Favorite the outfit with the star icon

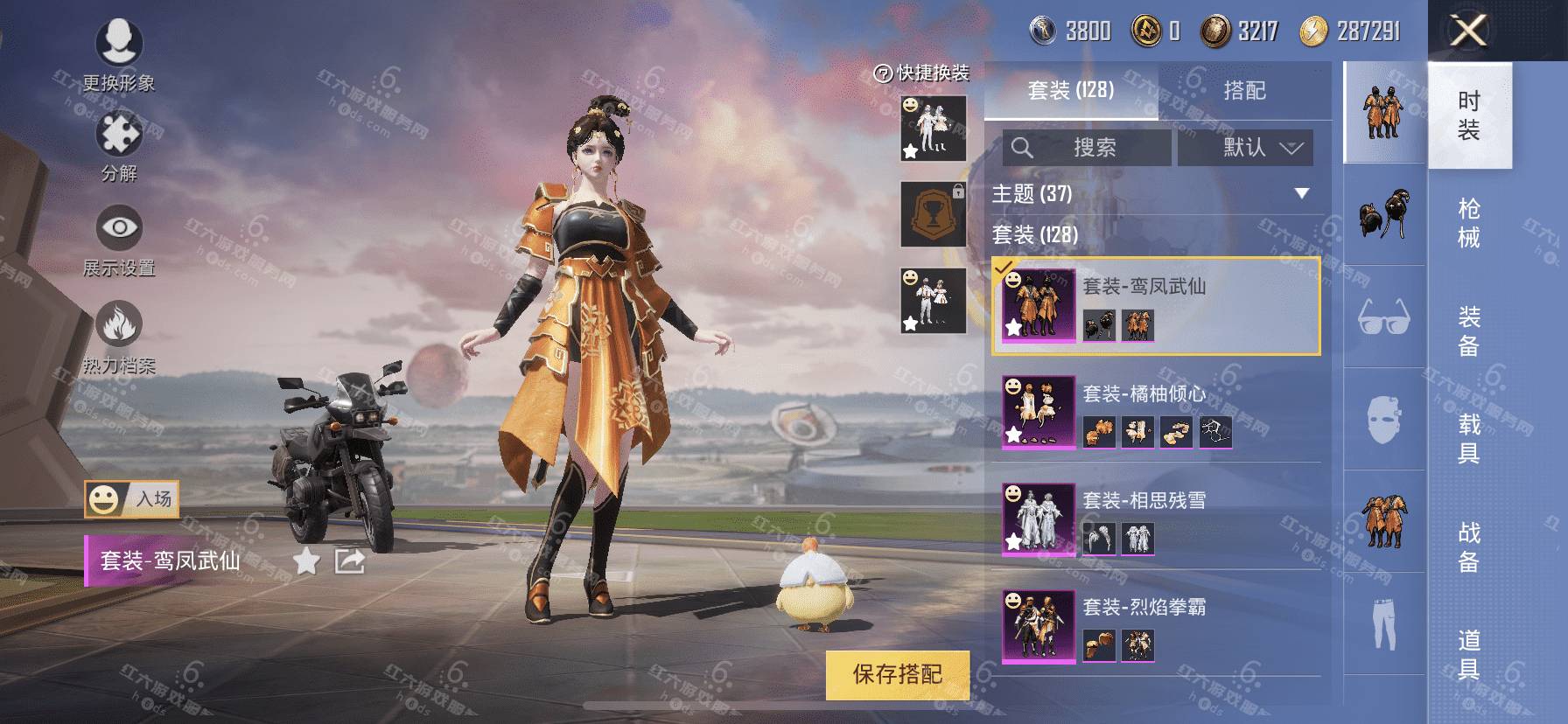click(x=306, y=561)
